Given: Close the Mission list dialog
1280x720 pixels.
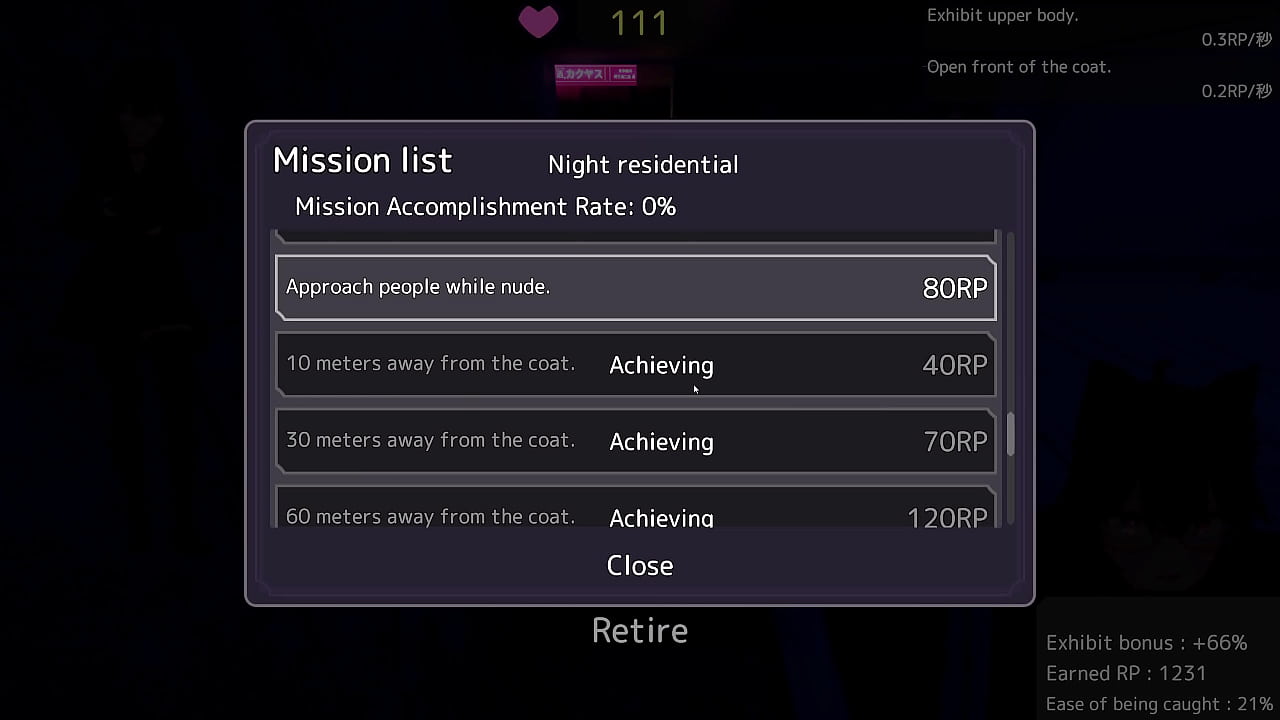Looking at the screenshot, I should (x=640, y=565).
